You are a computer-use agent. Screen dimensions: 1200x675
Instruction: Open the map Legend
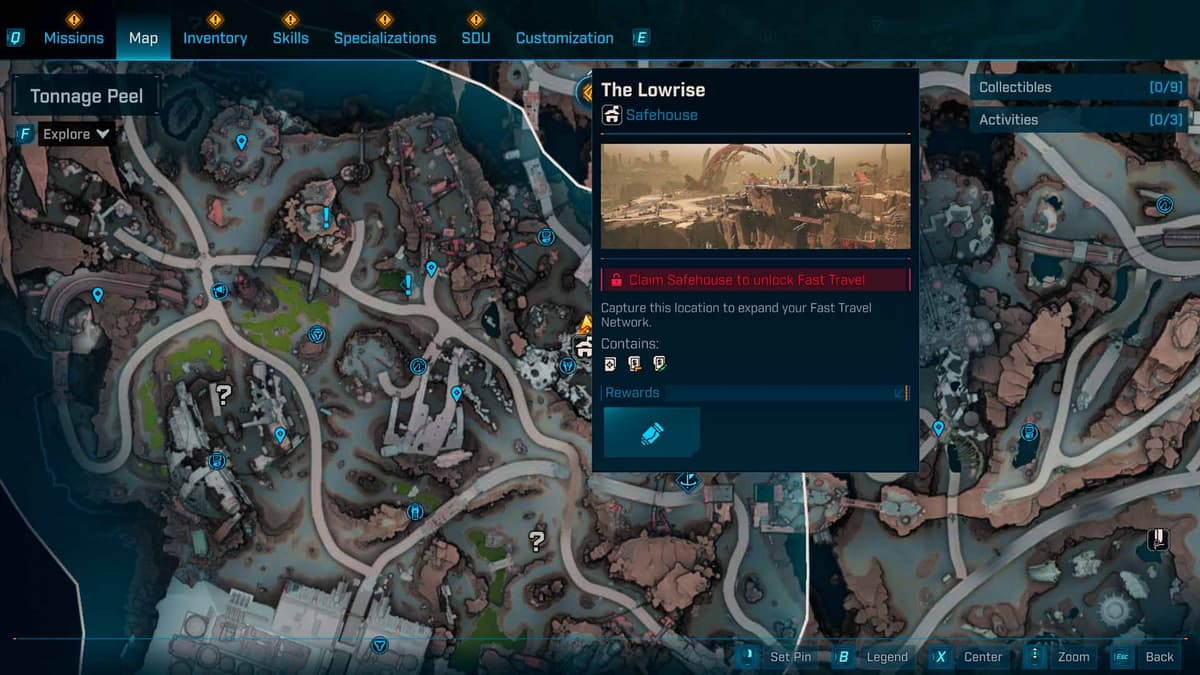[886, 657]
